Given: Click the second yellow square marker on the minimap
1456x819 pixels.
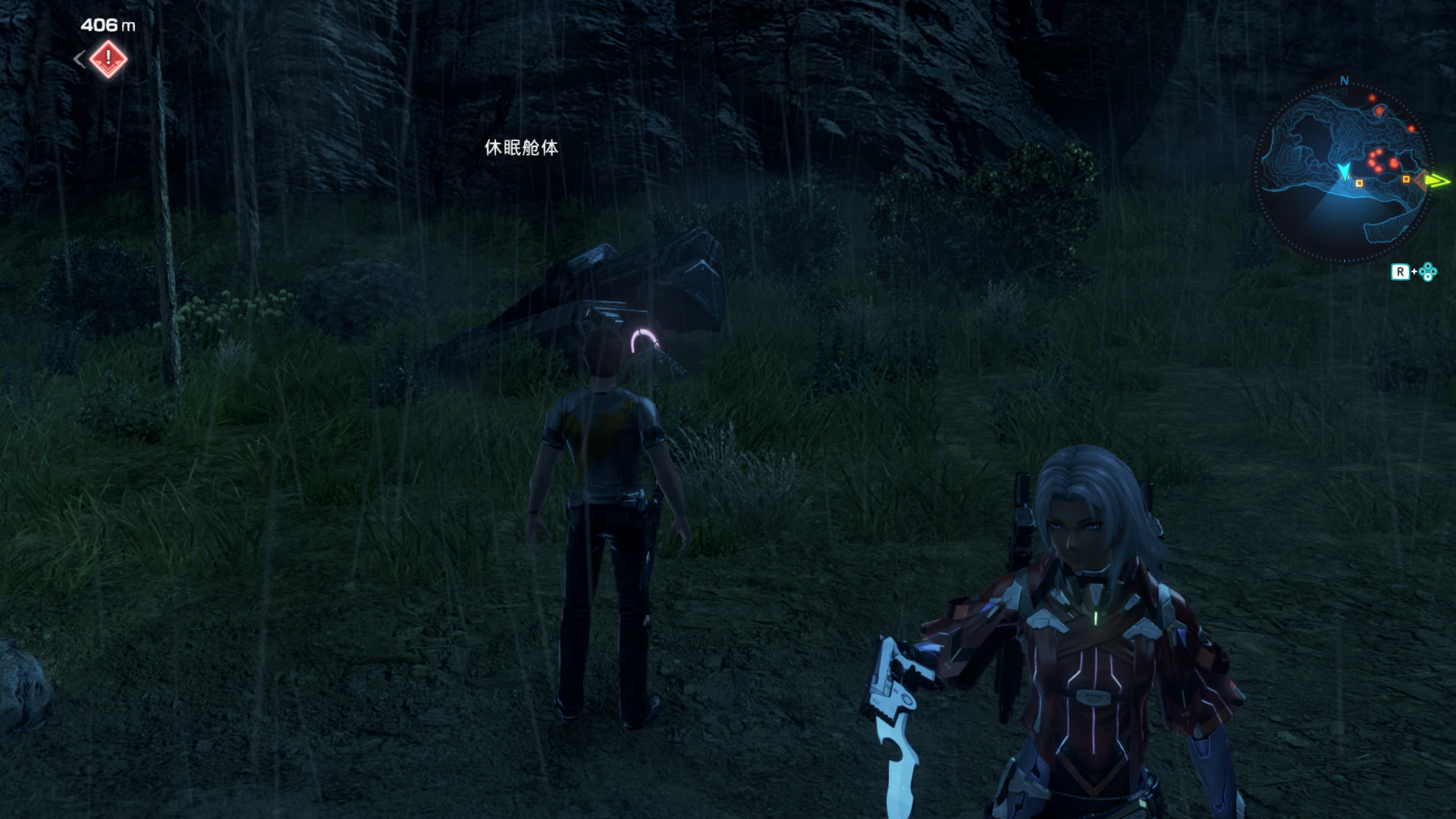Looking at the screenshot, I should click(1406, 178).
